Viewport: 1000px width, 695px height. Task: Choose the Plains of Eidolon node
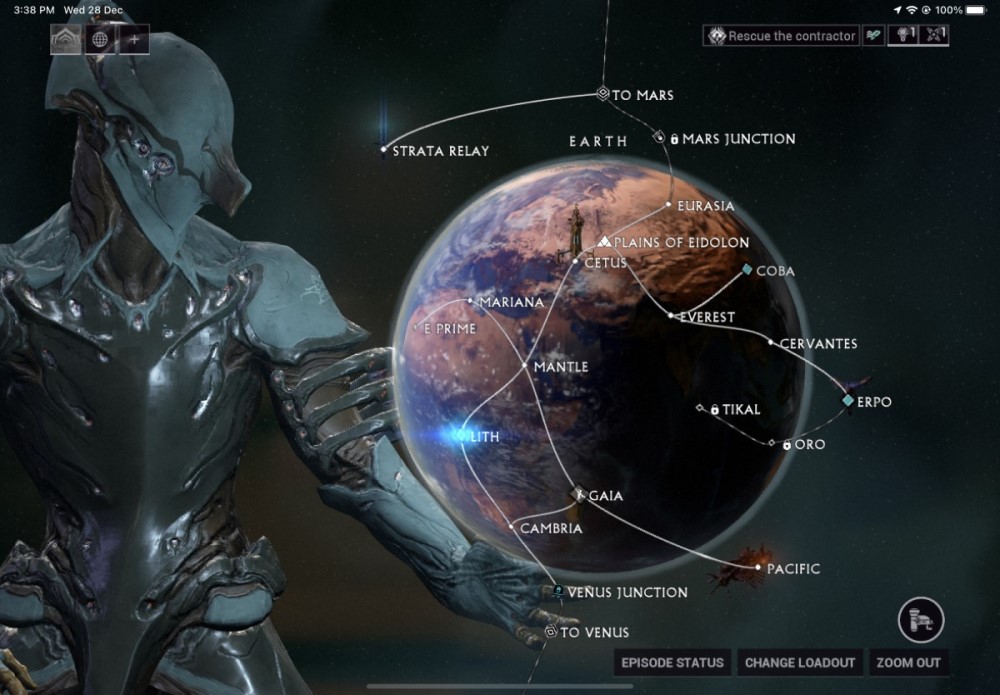pyautogui.click(x=605, y=242)
